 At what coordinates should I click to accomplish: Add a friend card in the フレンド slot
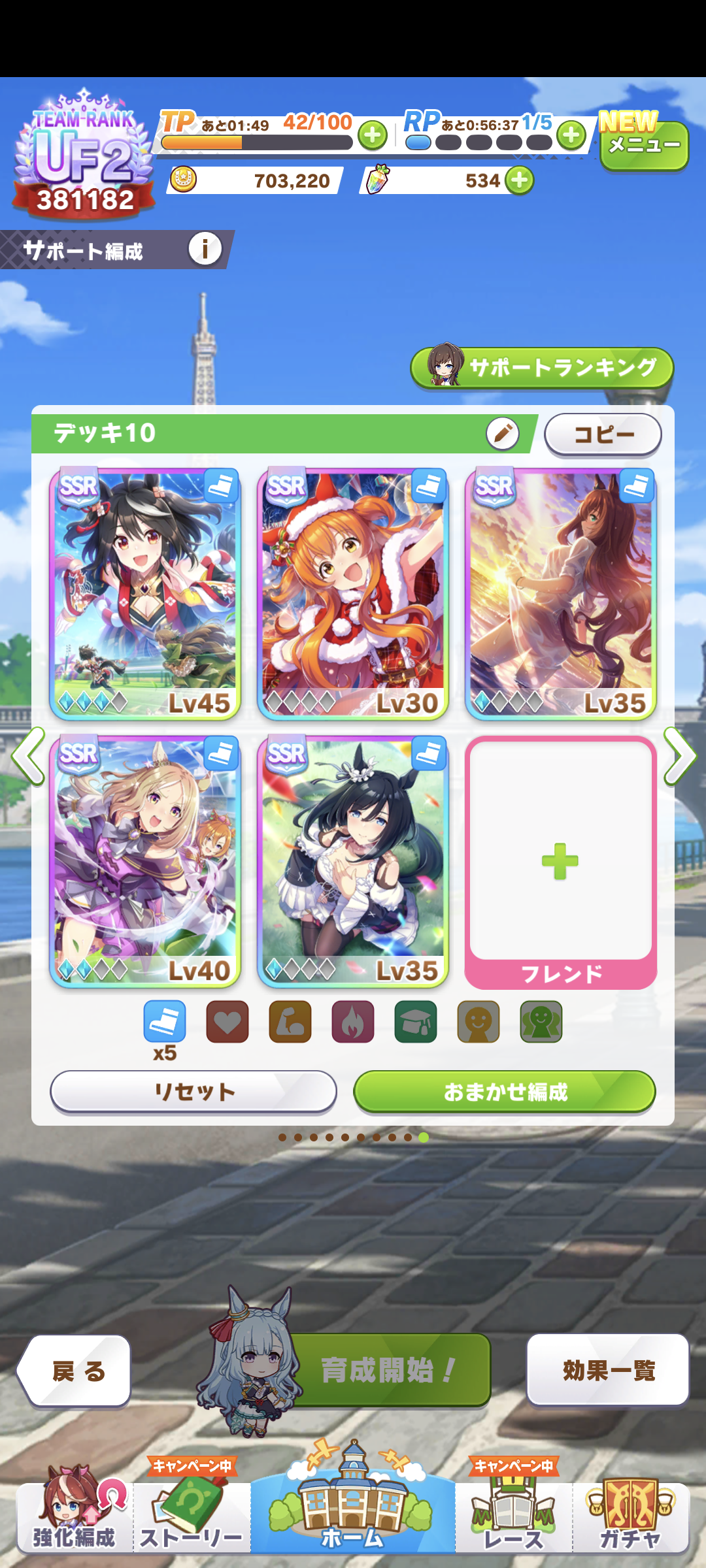click(560, 861)
